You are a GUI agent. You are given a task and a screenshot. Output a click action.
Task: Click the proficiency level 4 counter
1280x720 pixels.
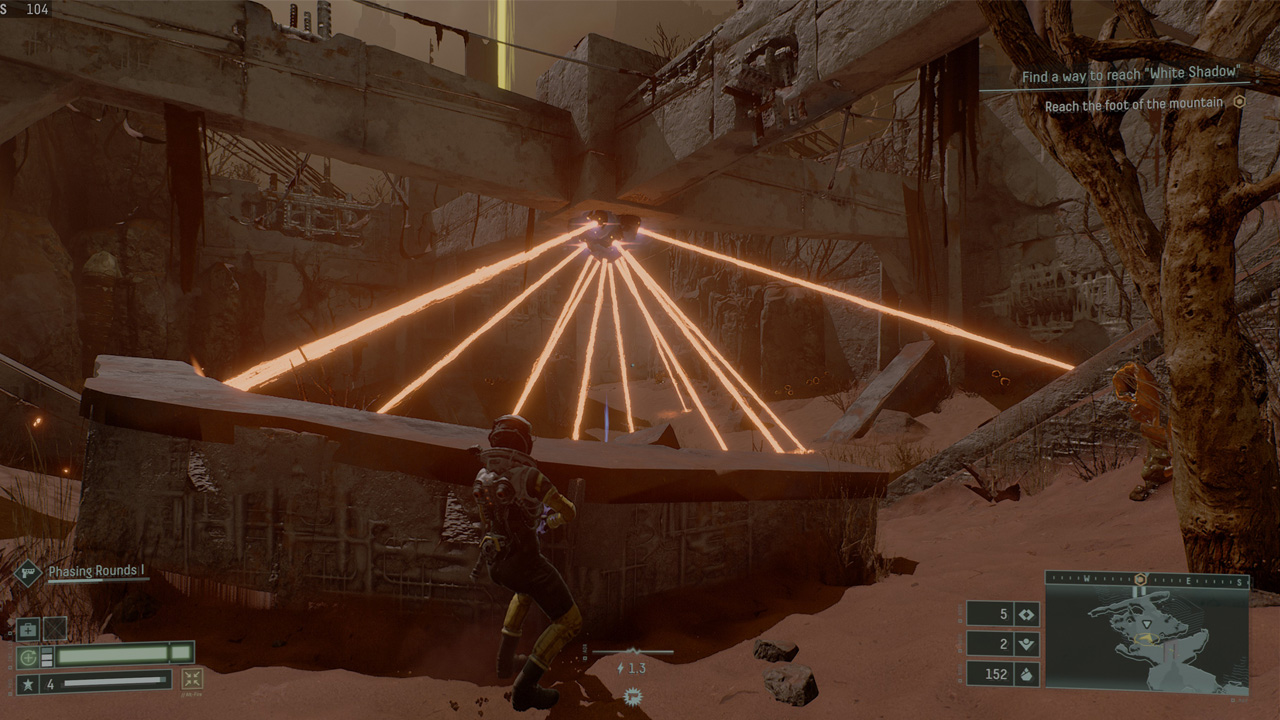point(51,682)
